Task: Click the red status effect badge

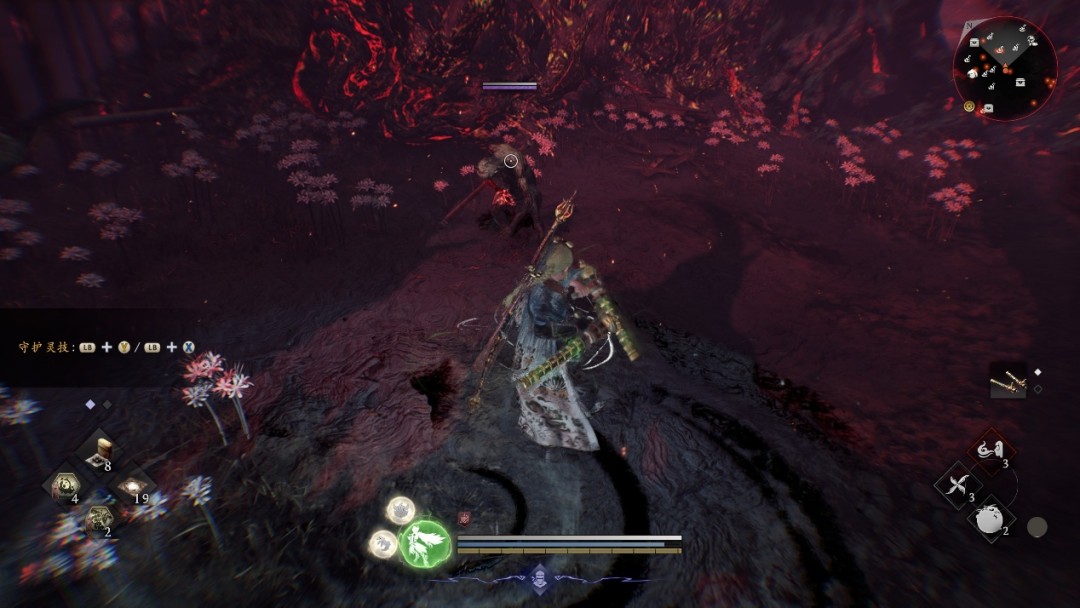Action: pos(464,519)
